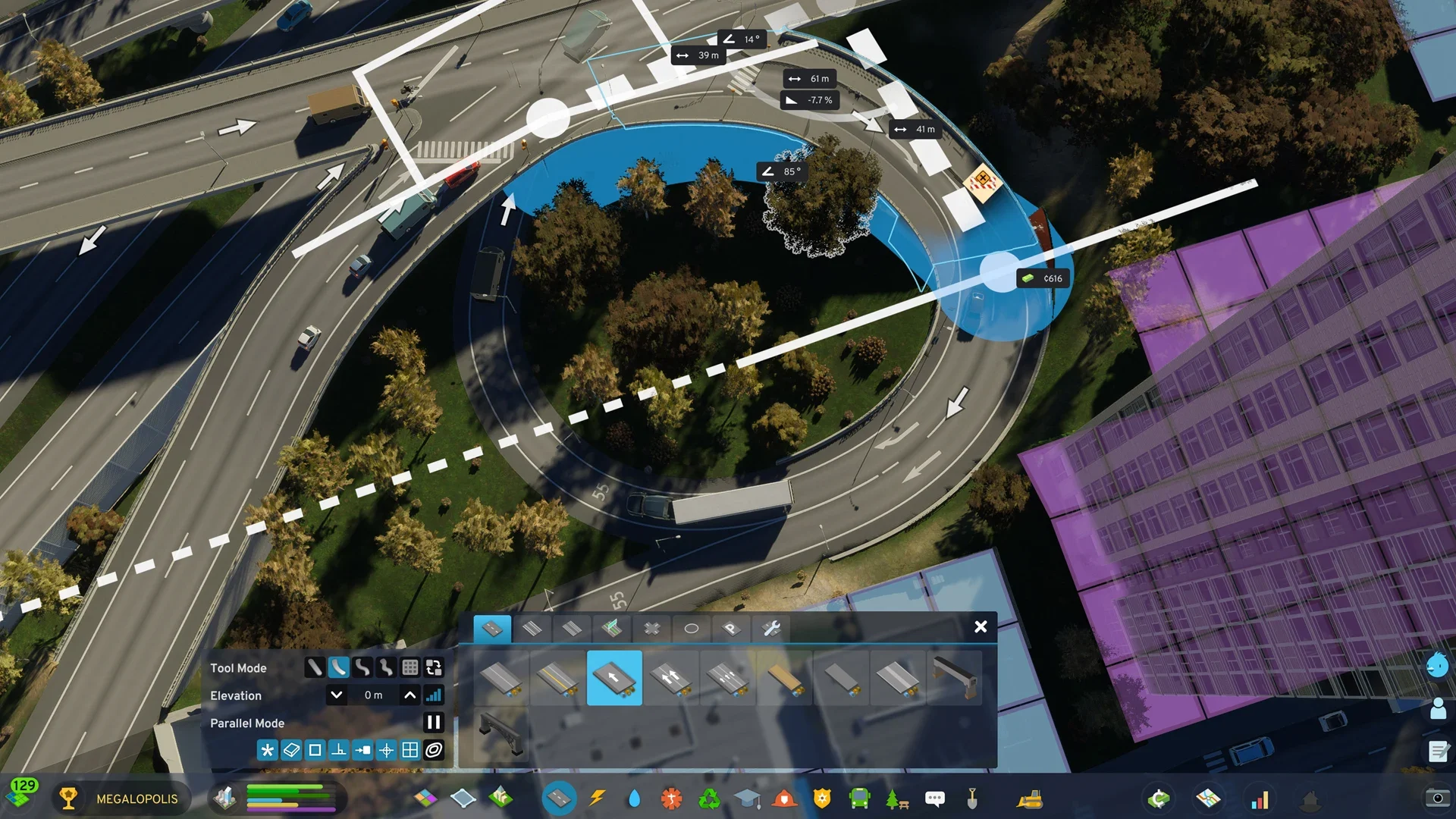Select the Complex Curve tool mode
The height and width of the screenshot is (819, 1456).
click(362, 668)
